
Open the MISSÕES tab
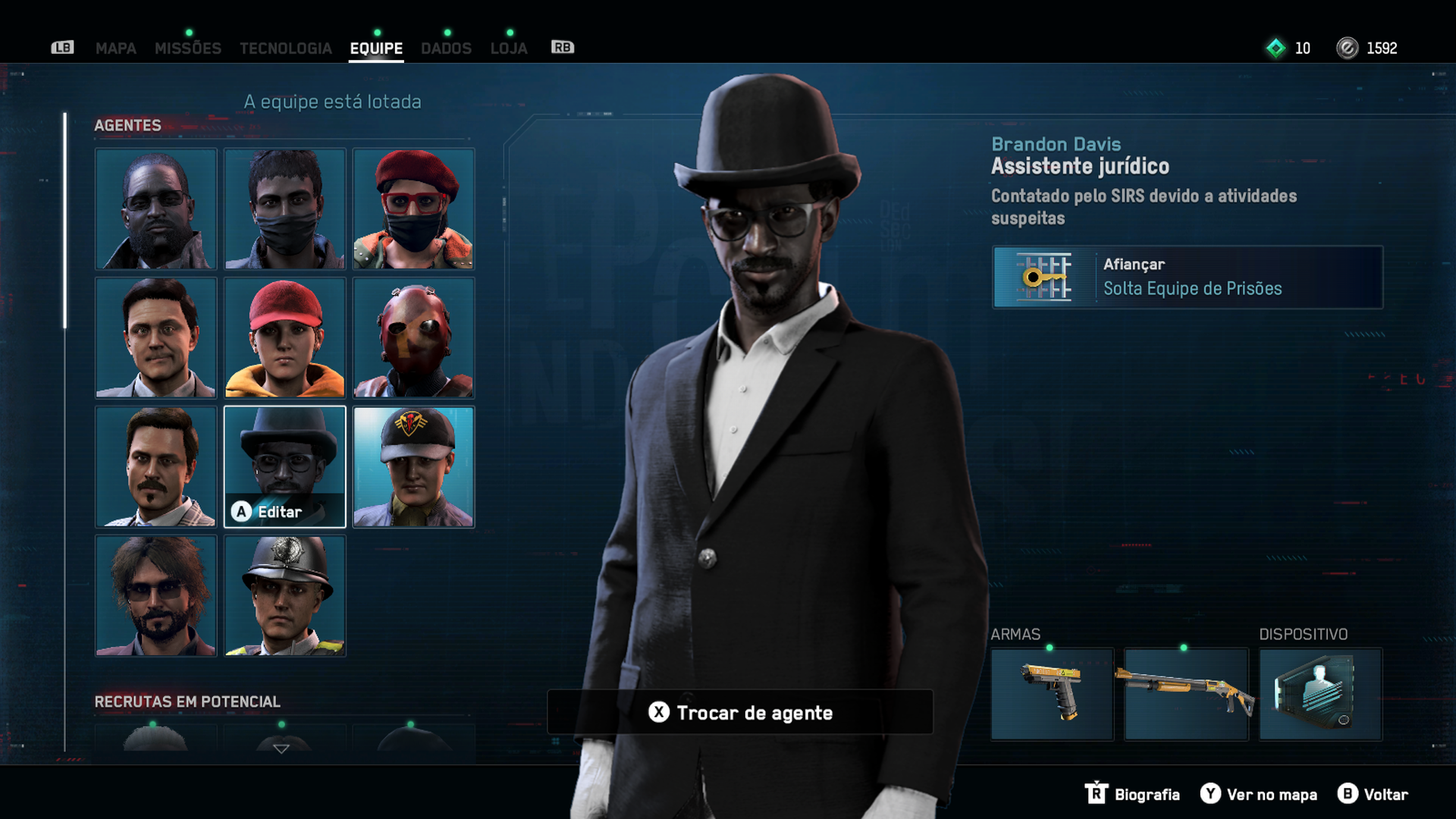pyautogui.click(x=187, y=49)
